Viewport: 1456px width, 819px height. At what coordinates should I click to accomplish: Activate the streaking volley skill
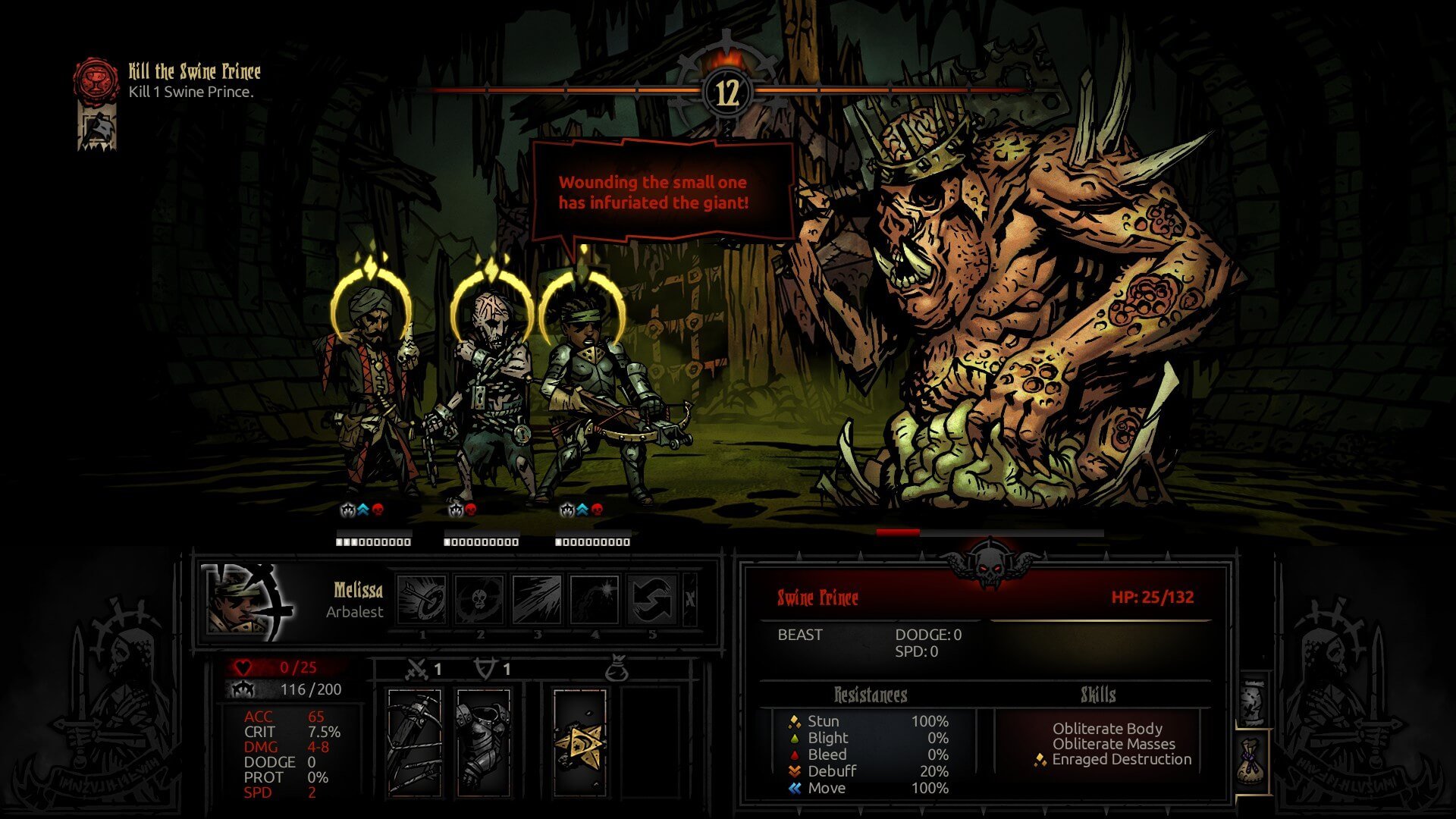[x=537, y=600]
